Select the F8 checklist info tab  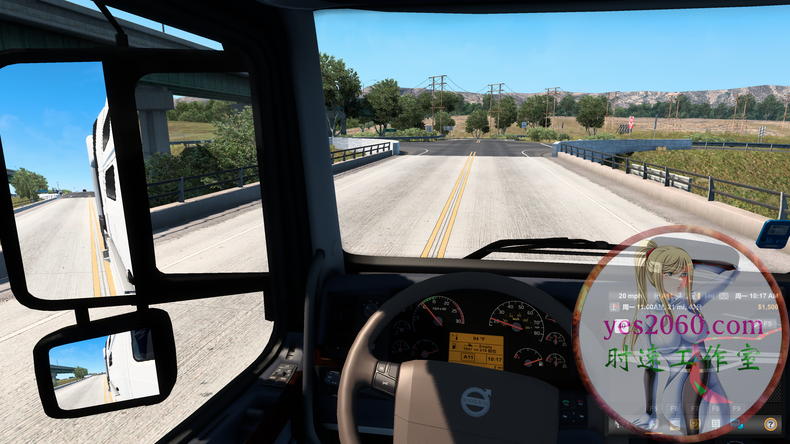tap(716, 425)
